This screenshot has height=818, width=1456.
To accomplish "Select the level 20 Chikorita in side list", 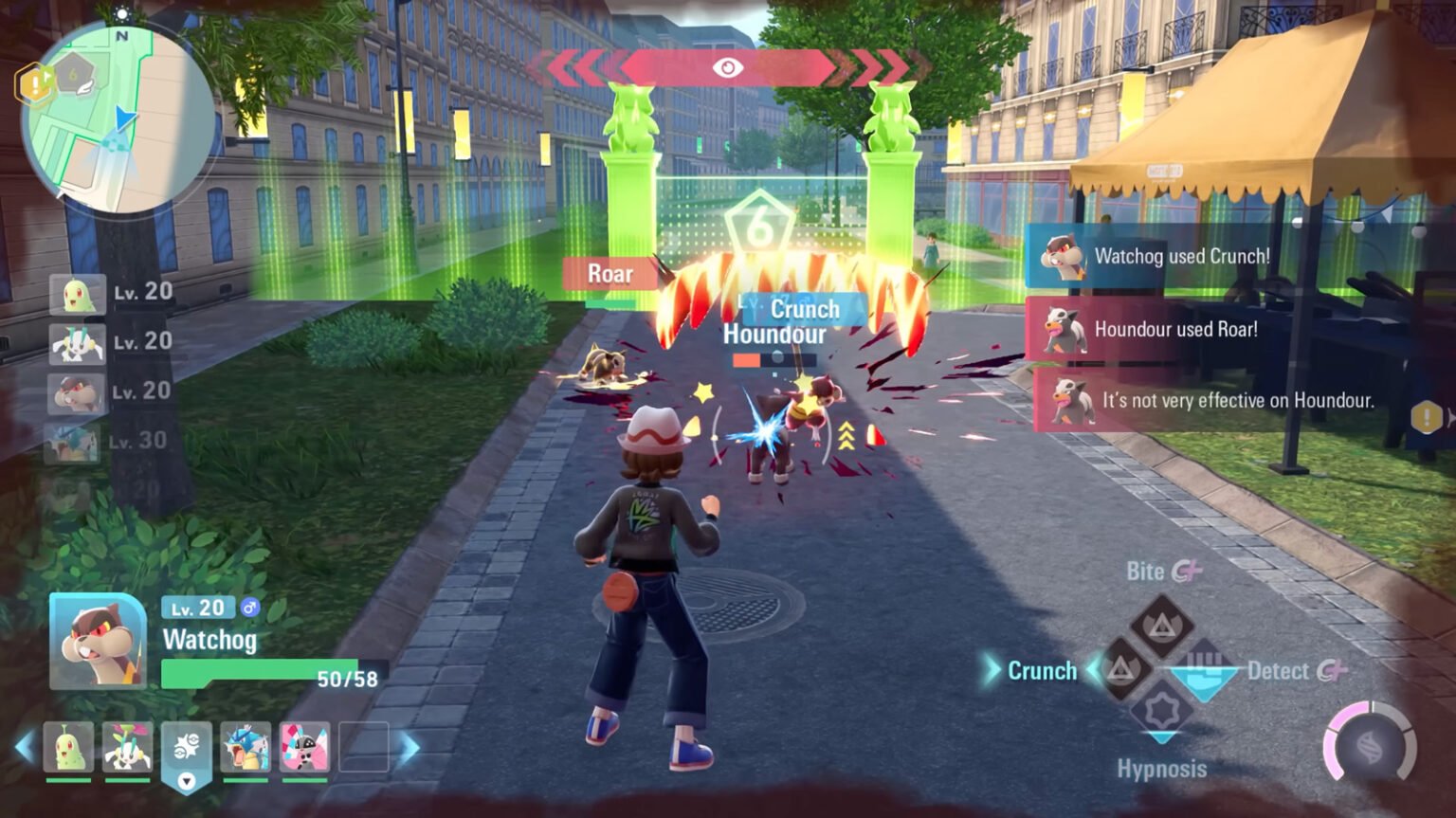I will [77, 294].
